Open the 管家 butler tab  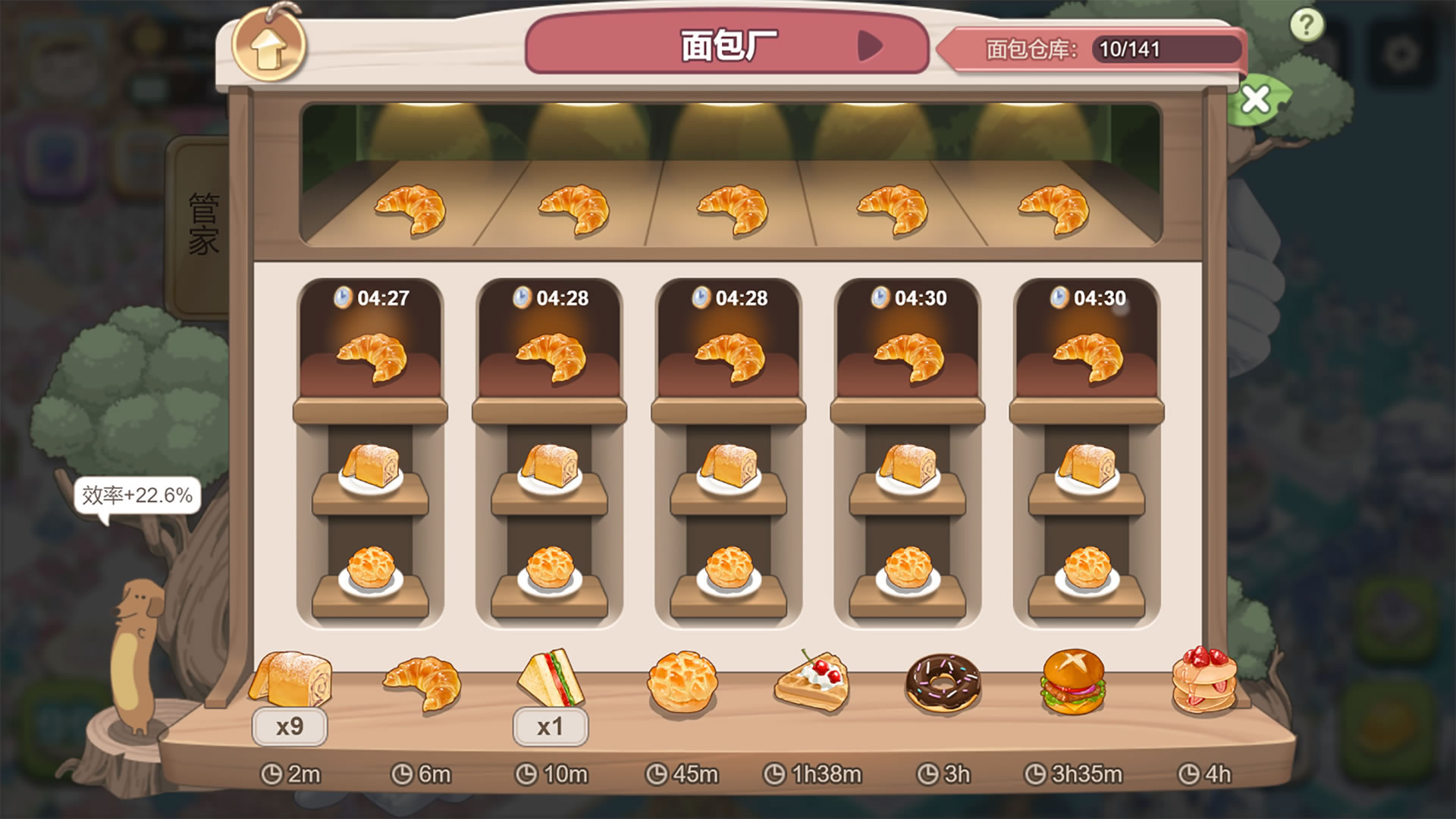tap(202, 224)
